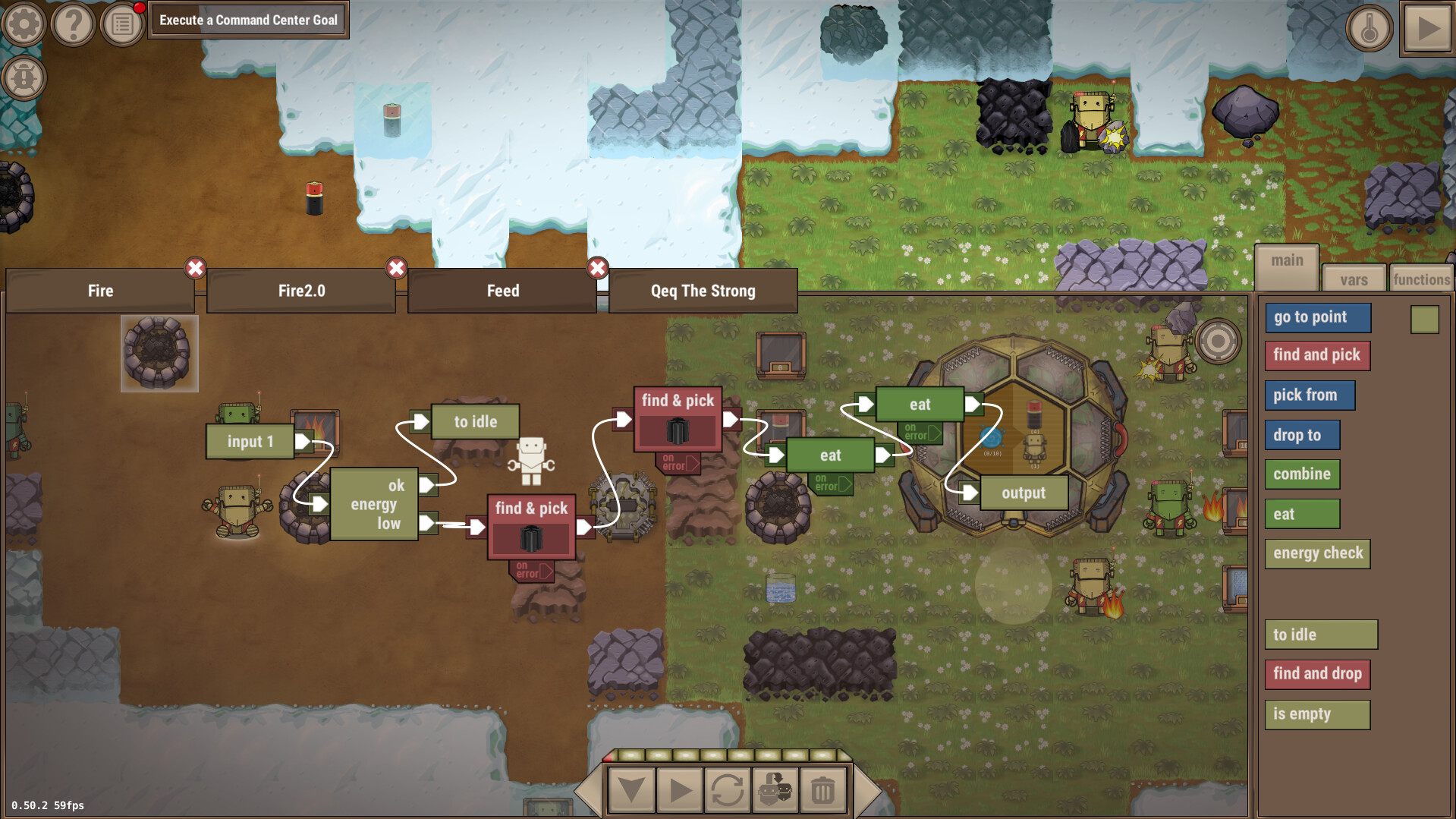This screenshot has width=1456, height=819.
Task: Click the bug report icon
Action: (x=24, y=76)
